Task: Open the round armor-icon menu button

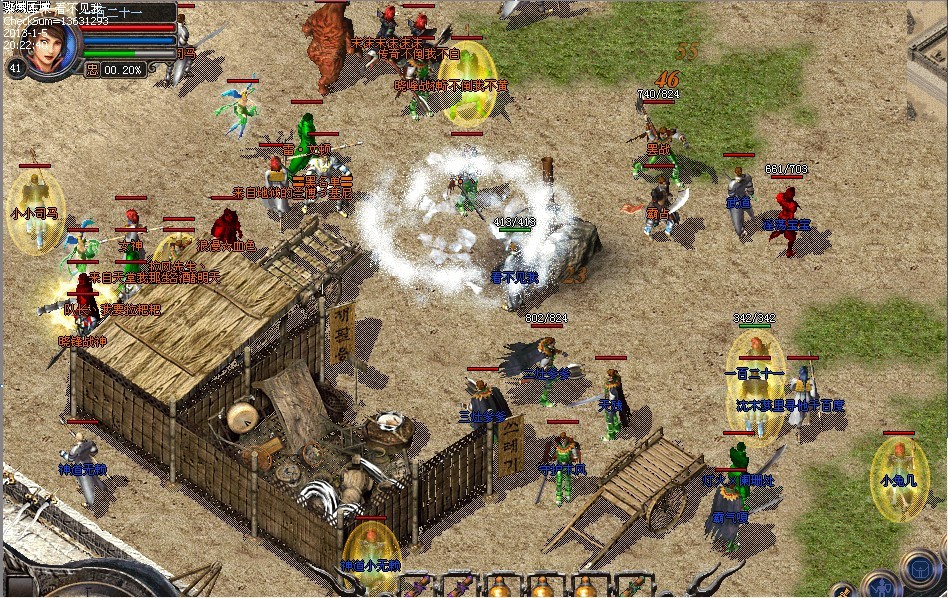Action: (x=919, y=567)
